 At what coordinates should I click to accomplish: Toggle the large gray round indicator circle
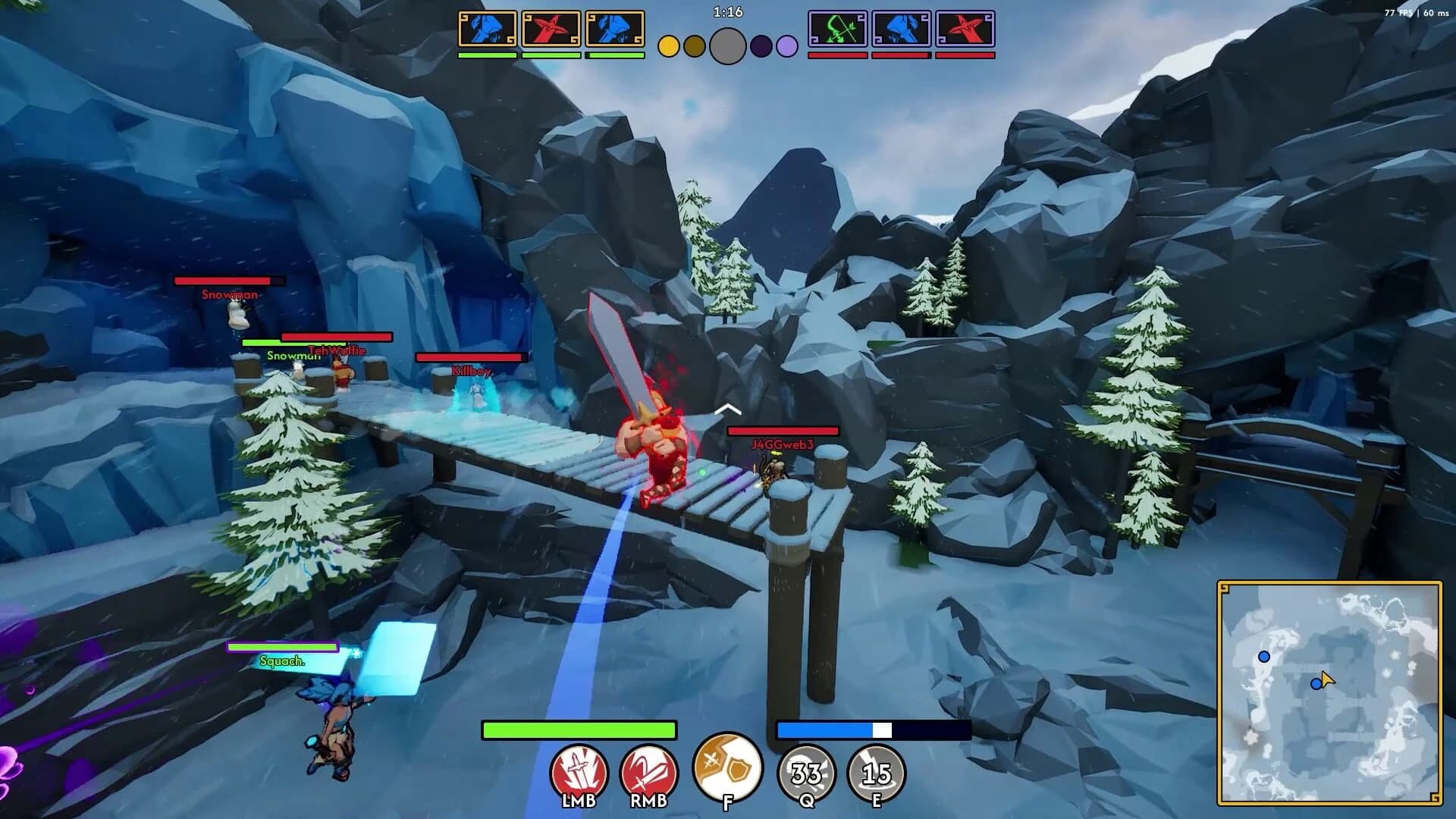[x=726, y=45]
